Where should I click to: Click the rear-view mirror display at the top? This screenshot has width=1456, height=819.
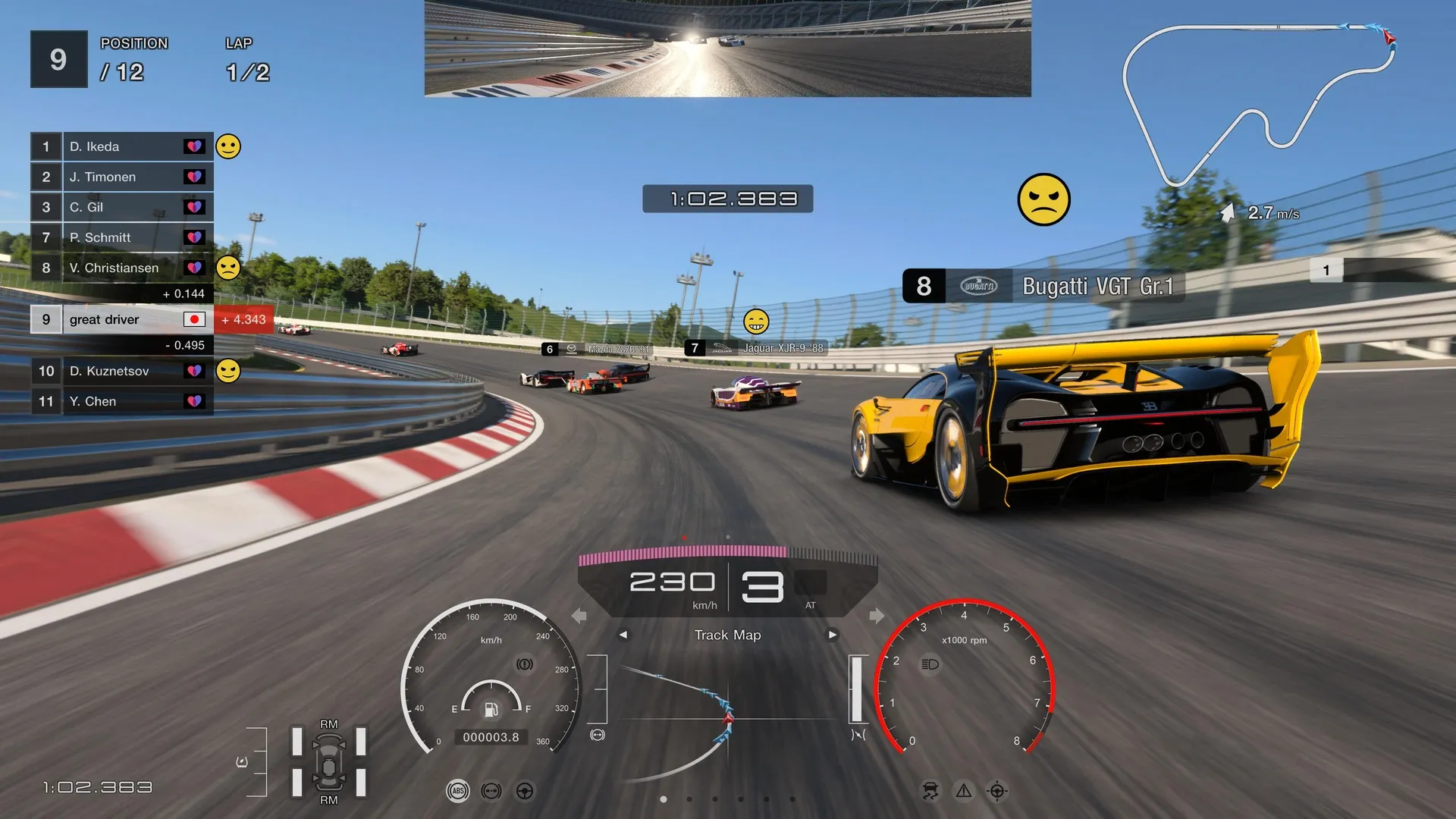[726, 49]
